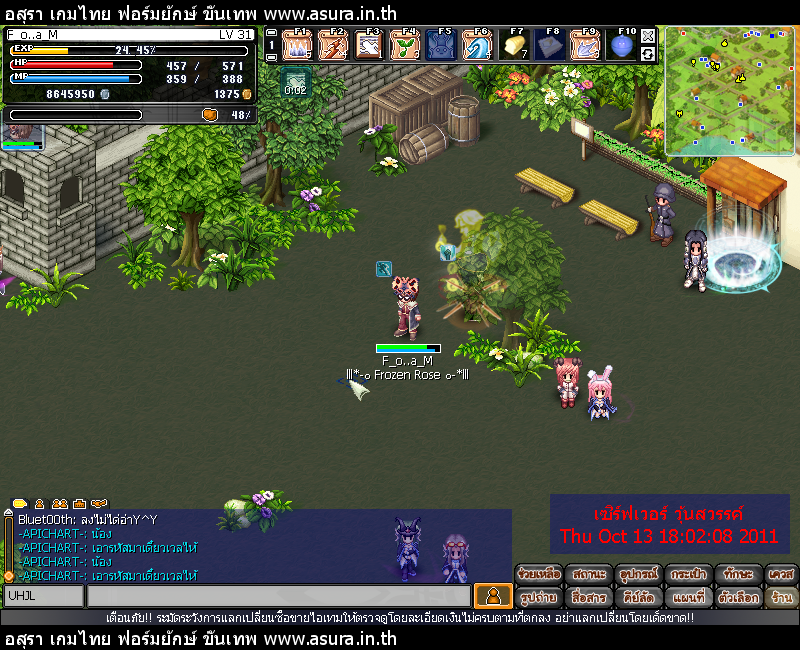Open the เควส quest log

(x=782, y=574)
